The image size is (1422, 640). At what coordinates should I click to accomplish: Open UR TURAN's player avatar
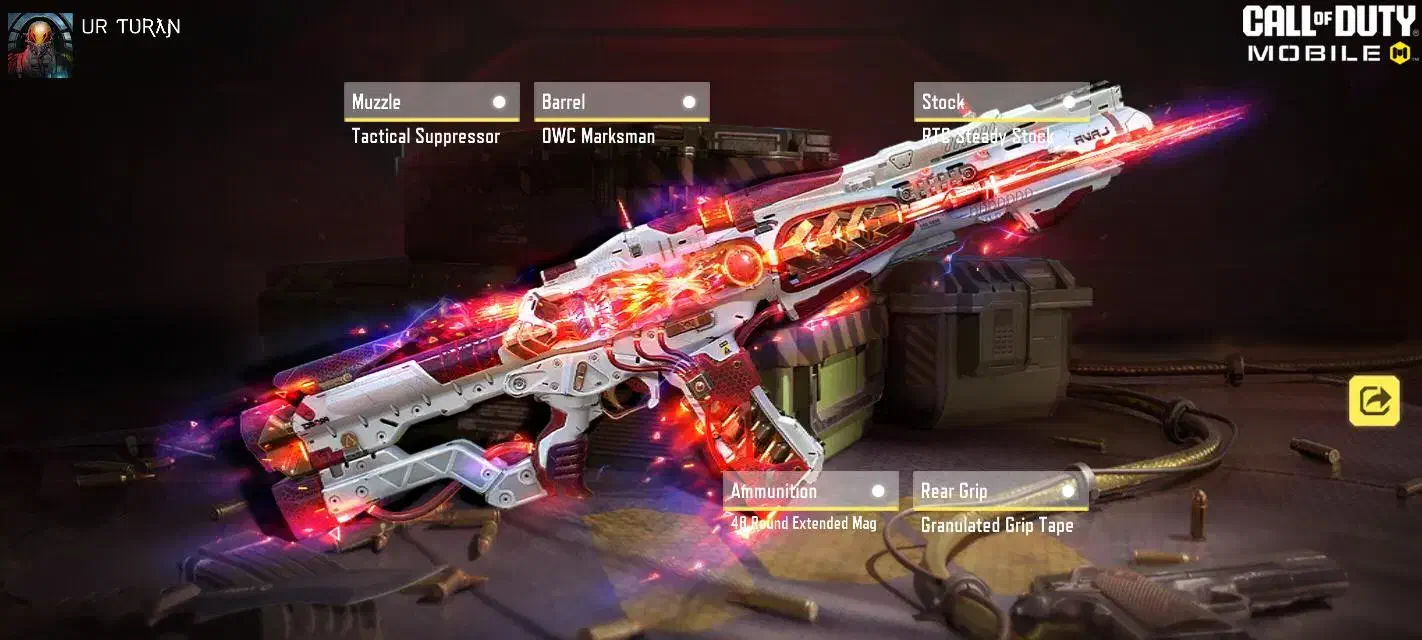coord(40,45)
